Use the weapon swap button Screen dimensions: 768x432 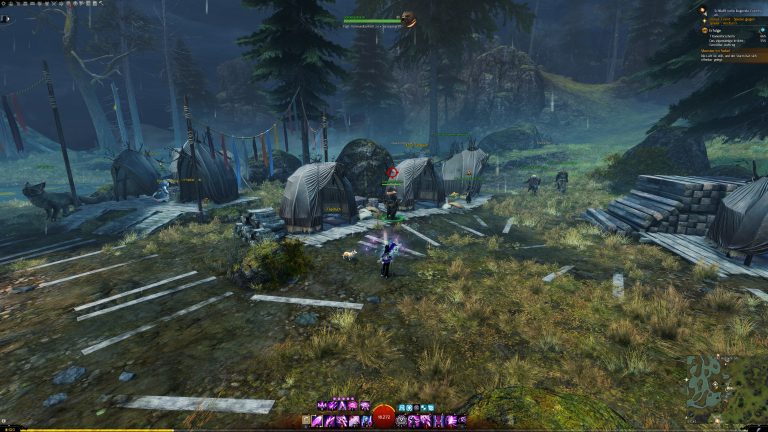tap(306, 422)
